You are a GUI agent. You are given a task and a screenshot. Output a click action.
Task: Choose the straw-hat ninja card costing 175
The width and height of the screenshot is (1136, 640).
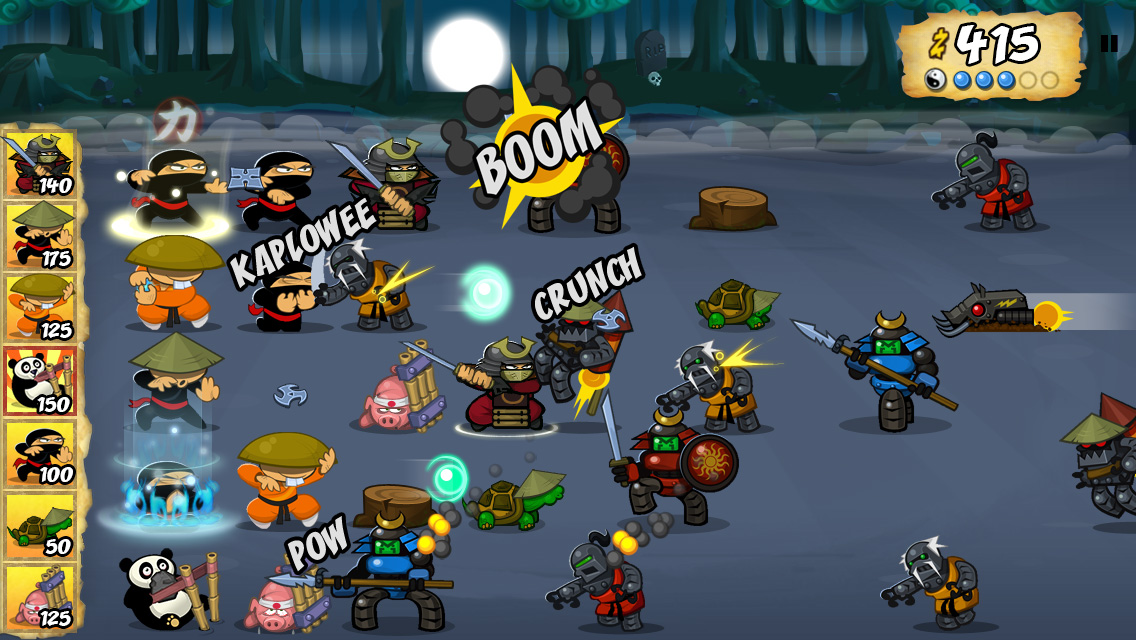coord(40,236)
